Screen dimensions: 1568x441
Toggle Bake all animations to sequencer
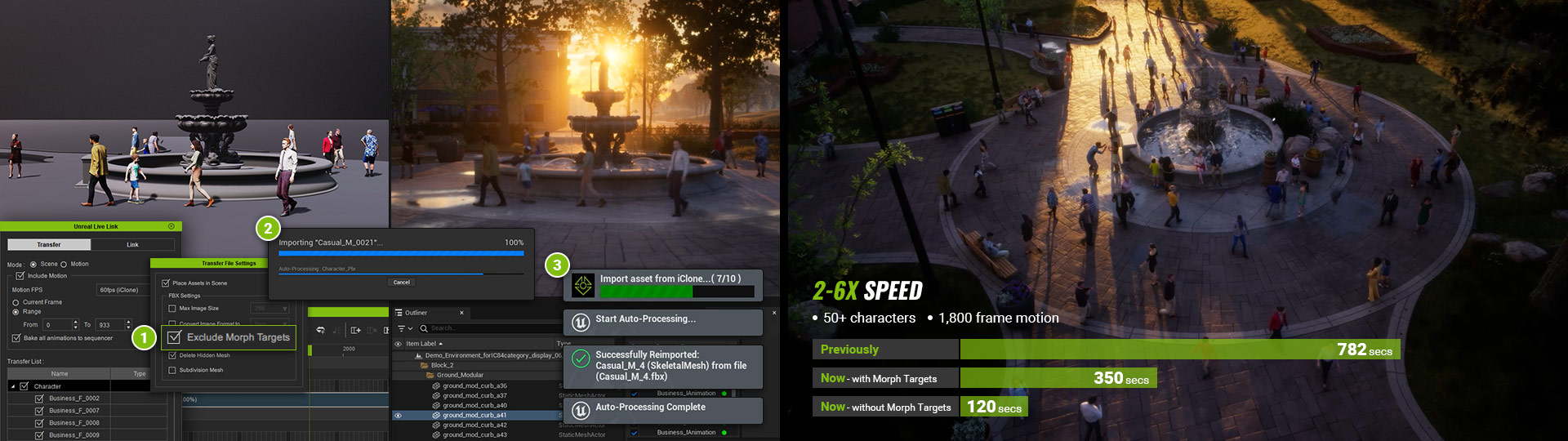(x=16, y=338)
